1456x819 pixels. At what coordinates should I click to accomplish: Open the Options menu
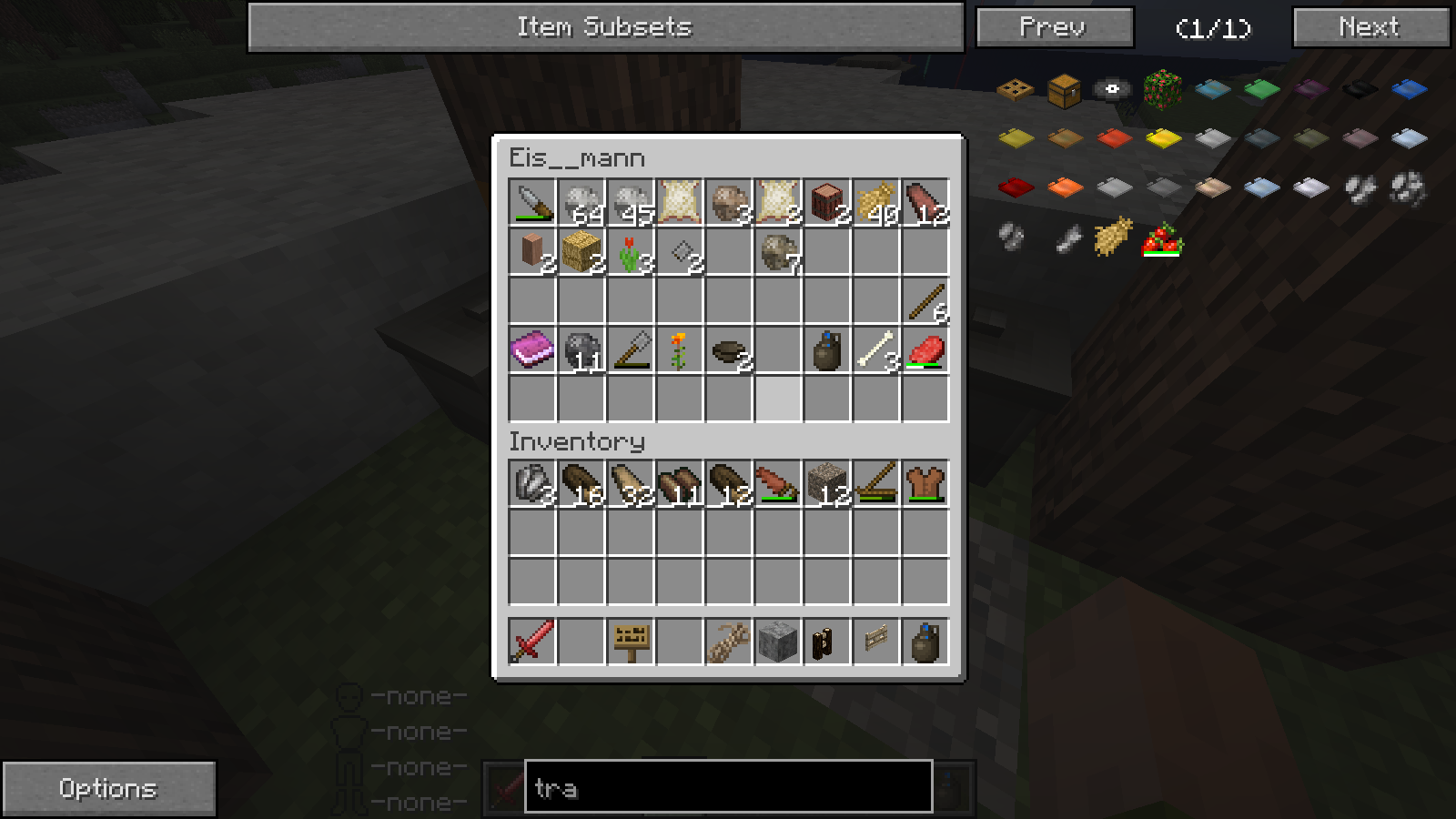(x=108, y=788)
